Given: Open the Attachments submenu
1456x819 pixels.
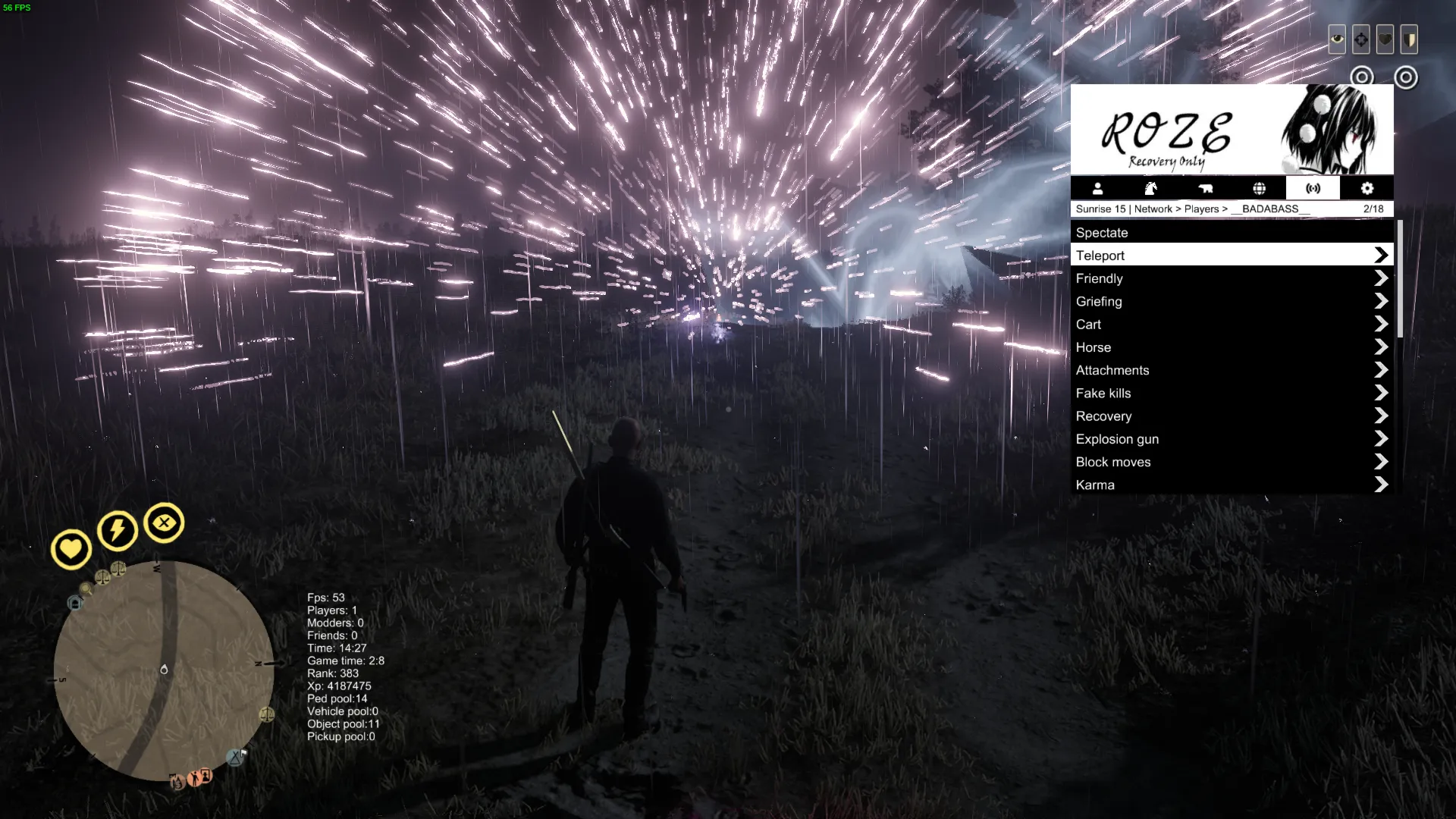Looking at the screenshot, I should coord(1232,370).
